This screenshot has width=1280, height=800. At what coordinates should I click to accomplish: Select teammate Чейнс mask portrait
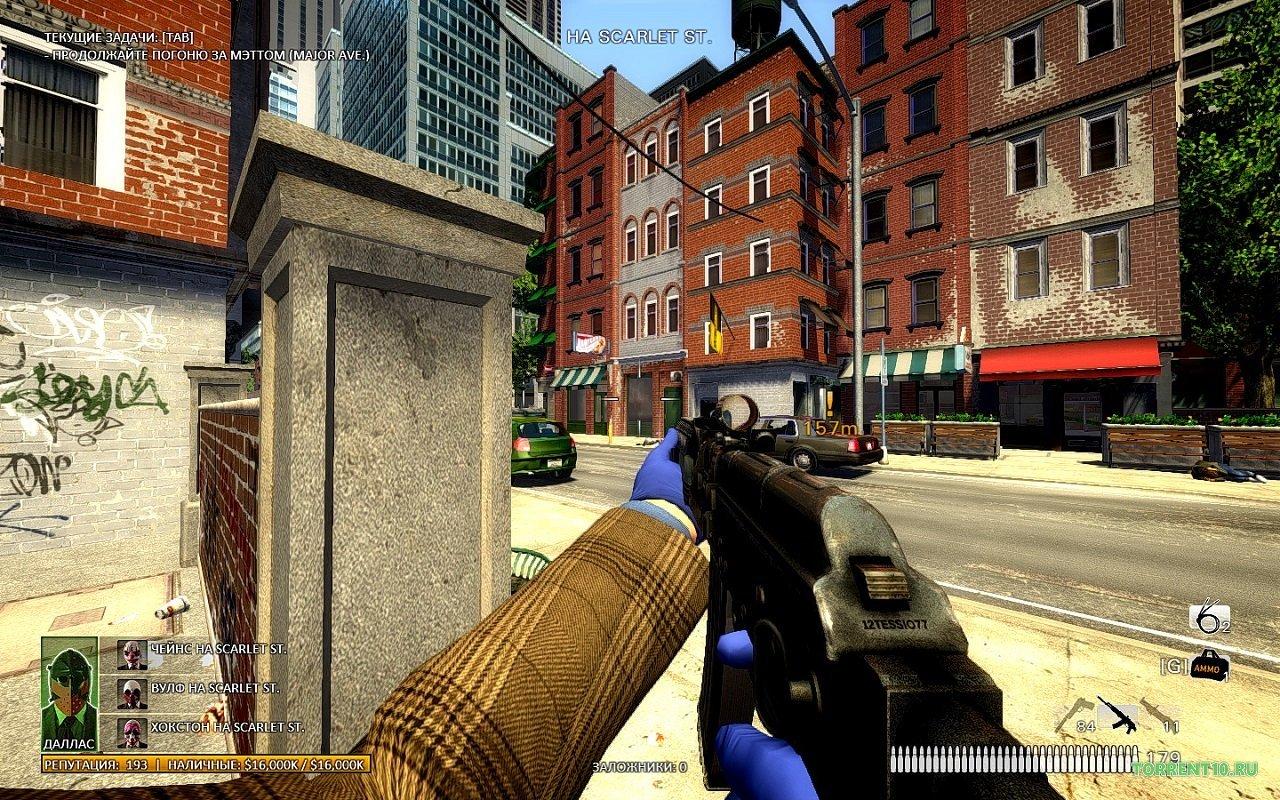(x=132, y=653)
